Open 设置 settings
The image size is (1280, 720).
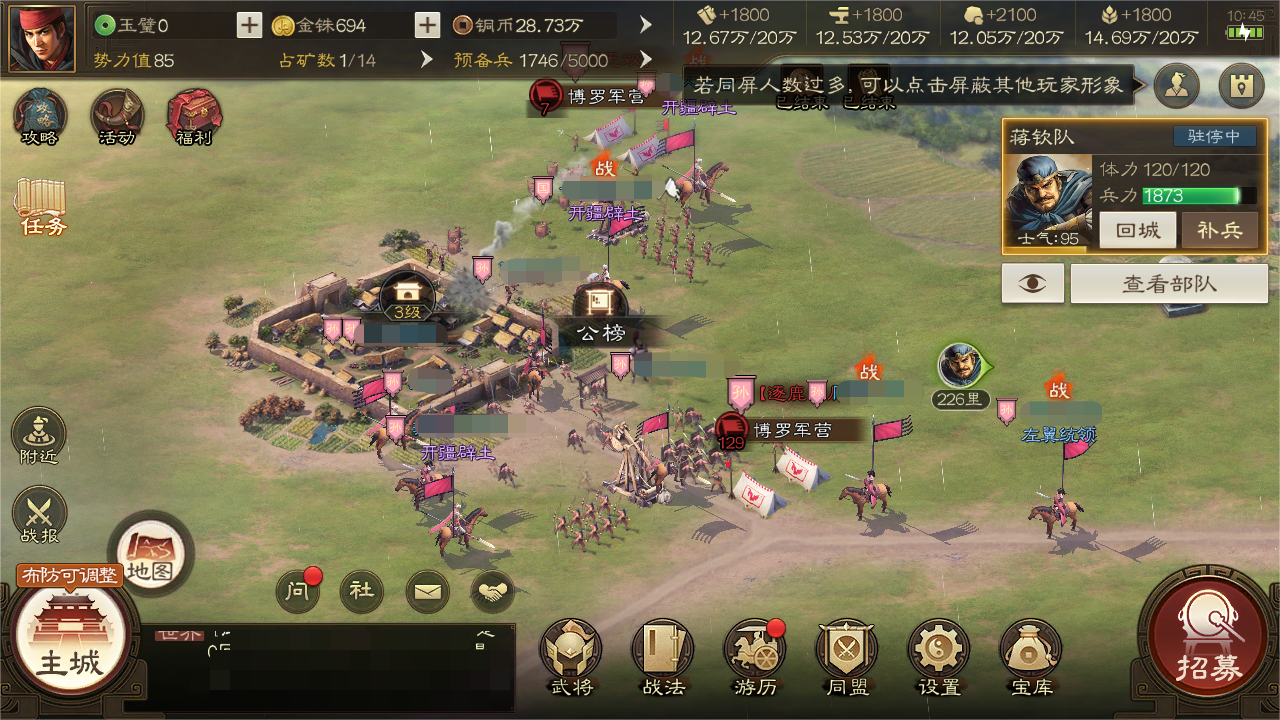(x=939, y=656)
